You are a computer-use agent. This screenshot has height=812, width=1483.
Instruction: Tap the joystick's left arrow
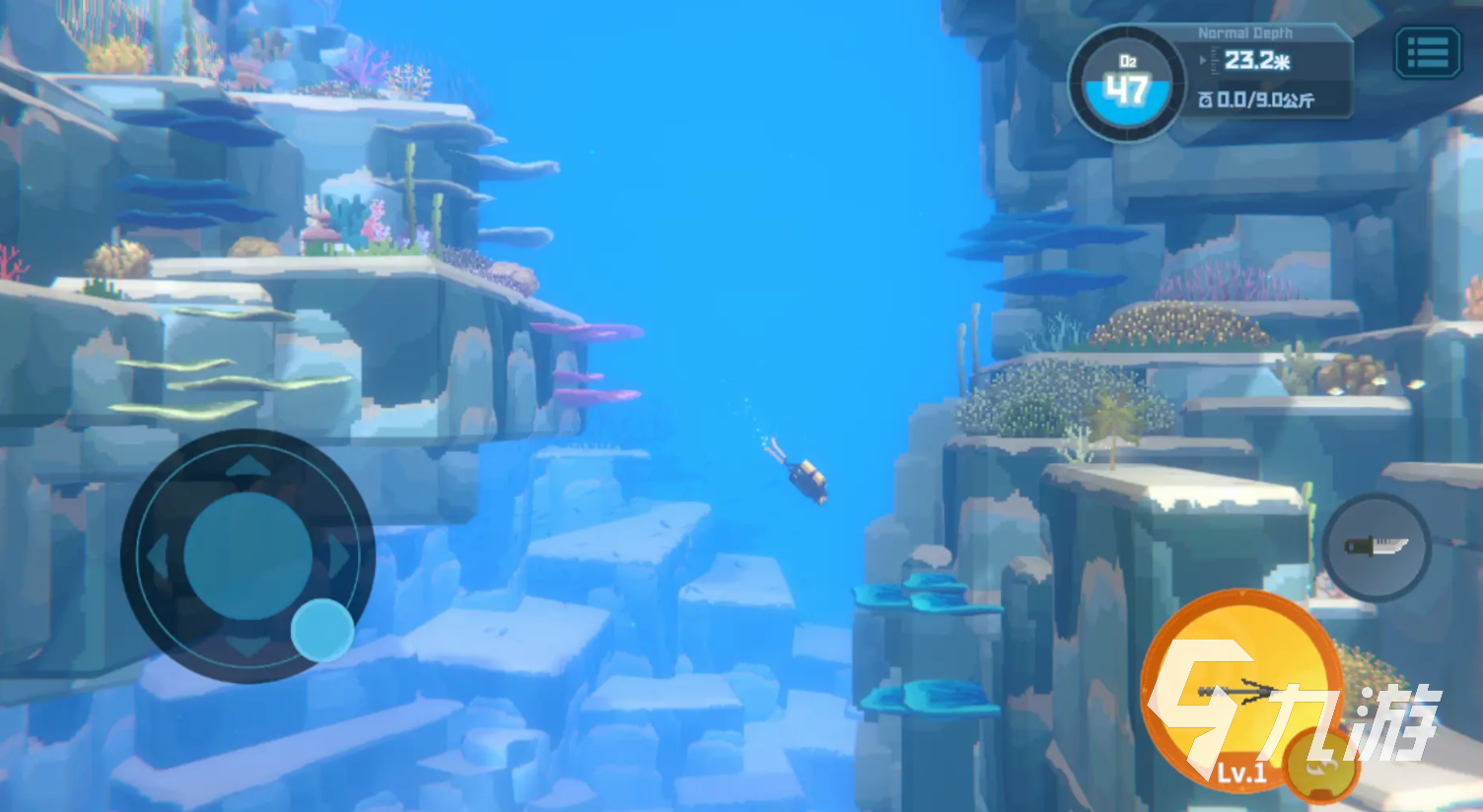point(159,558)
